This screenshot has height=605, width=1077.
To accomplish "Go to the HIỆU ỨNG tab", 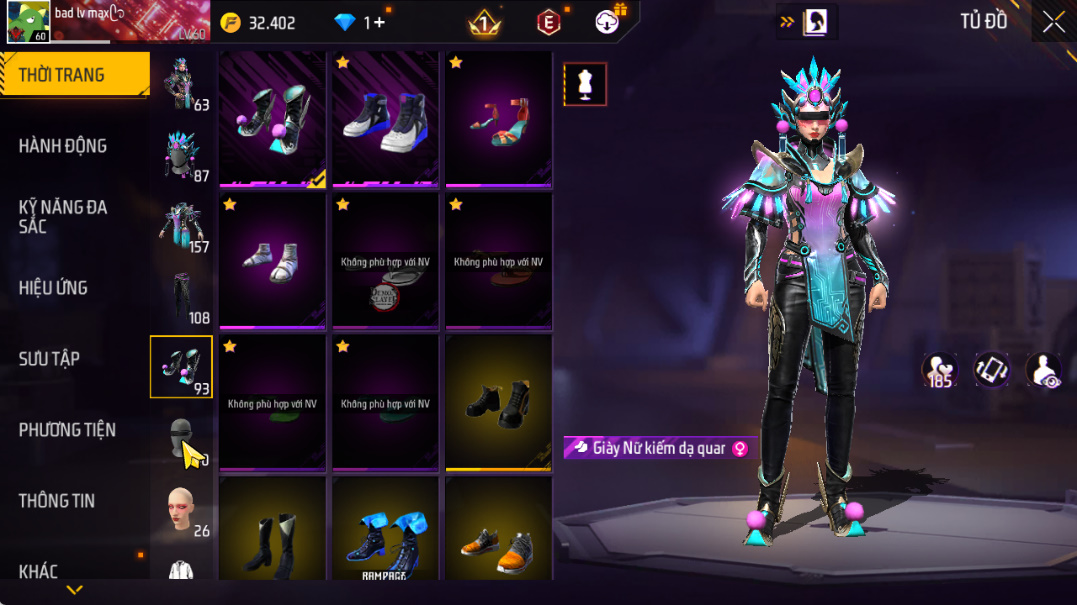I will click(x=53, y=288).
